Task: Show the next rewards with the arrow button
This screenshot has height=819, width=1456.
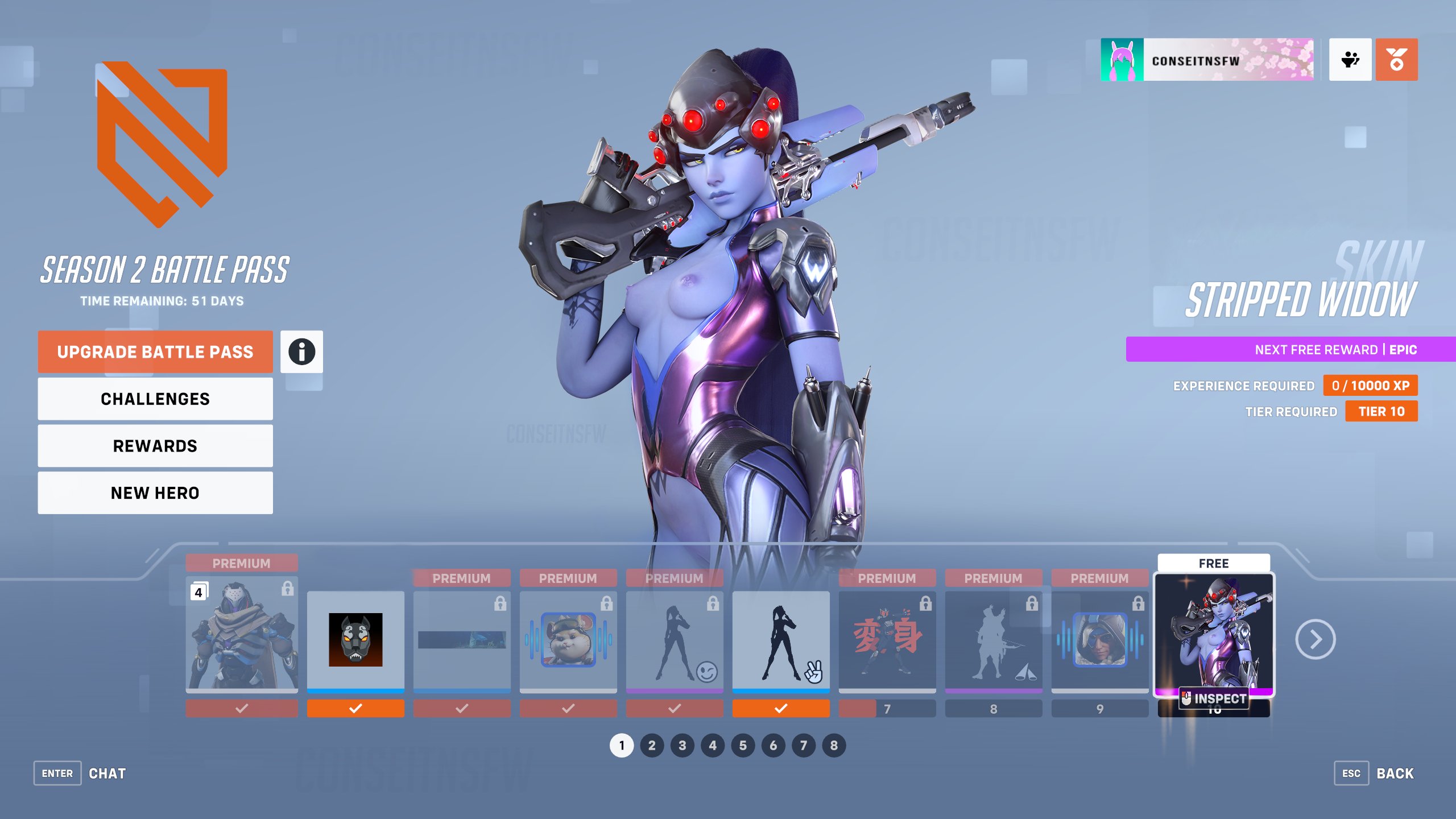Action: coord(1315,640)
